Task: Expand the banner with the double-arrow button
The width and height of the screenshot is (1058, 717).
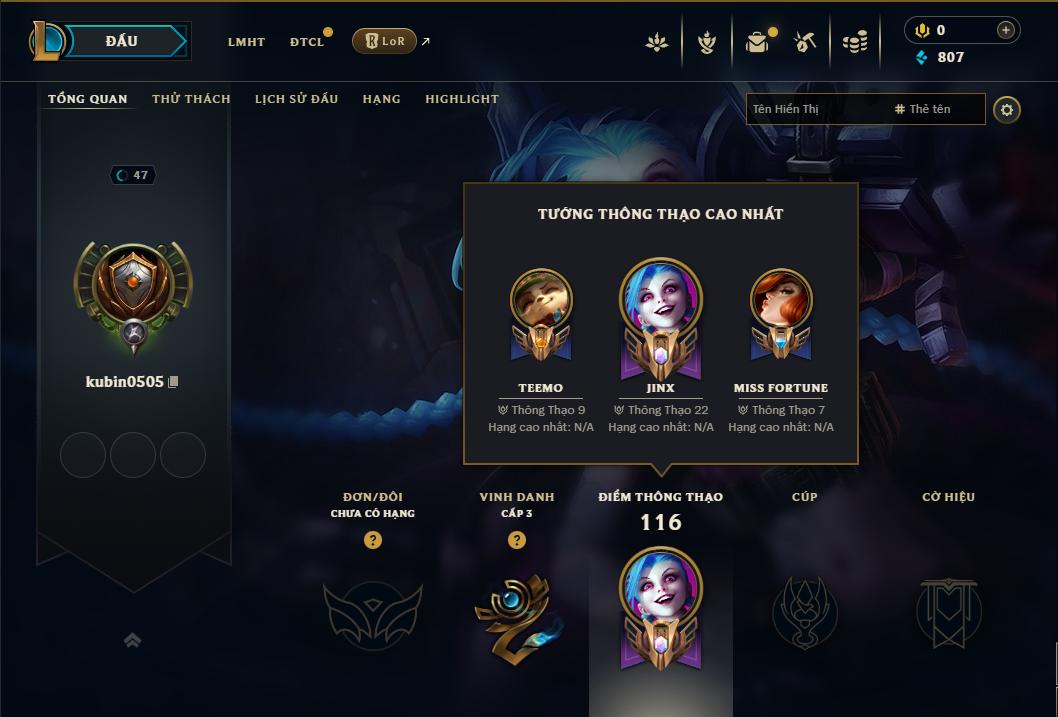Action: (x=132, y=640)
